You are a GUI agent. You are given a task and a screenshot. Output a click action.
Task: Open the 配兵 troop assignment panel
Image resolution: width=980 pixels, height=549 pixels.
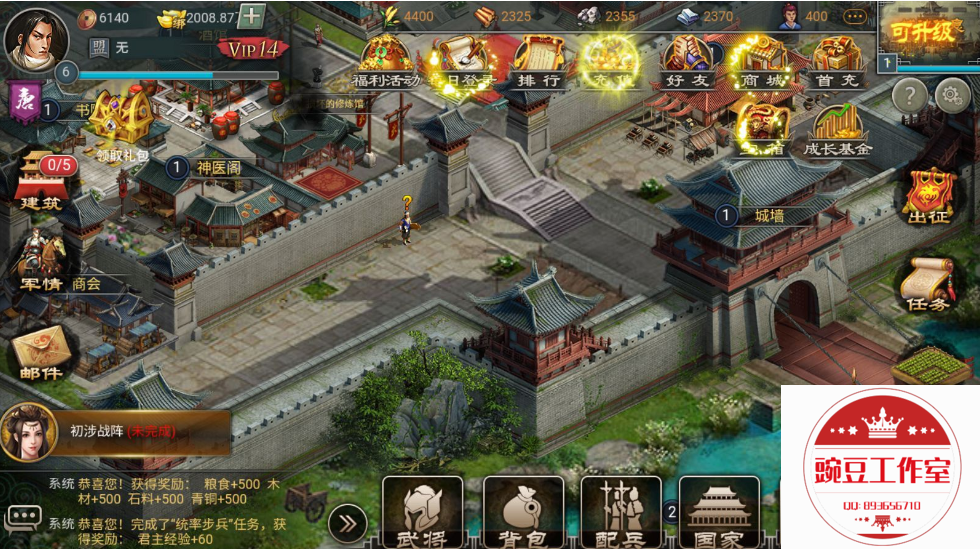click(x=620, y=510)
